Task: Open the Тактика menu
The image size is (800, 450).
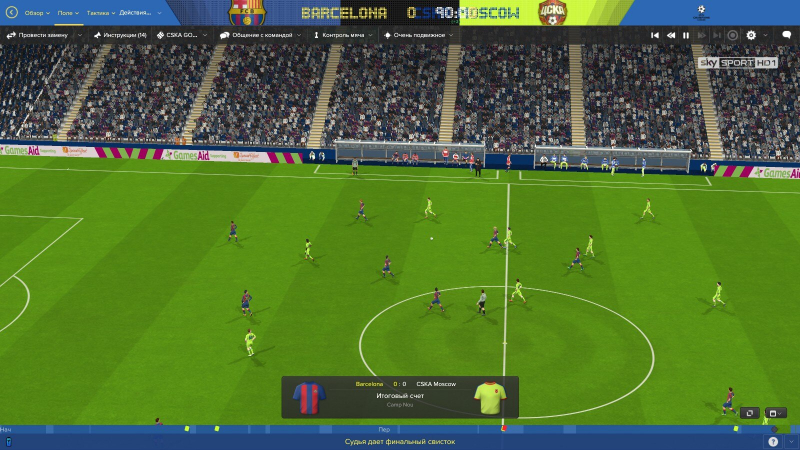Action: [100, 13]
